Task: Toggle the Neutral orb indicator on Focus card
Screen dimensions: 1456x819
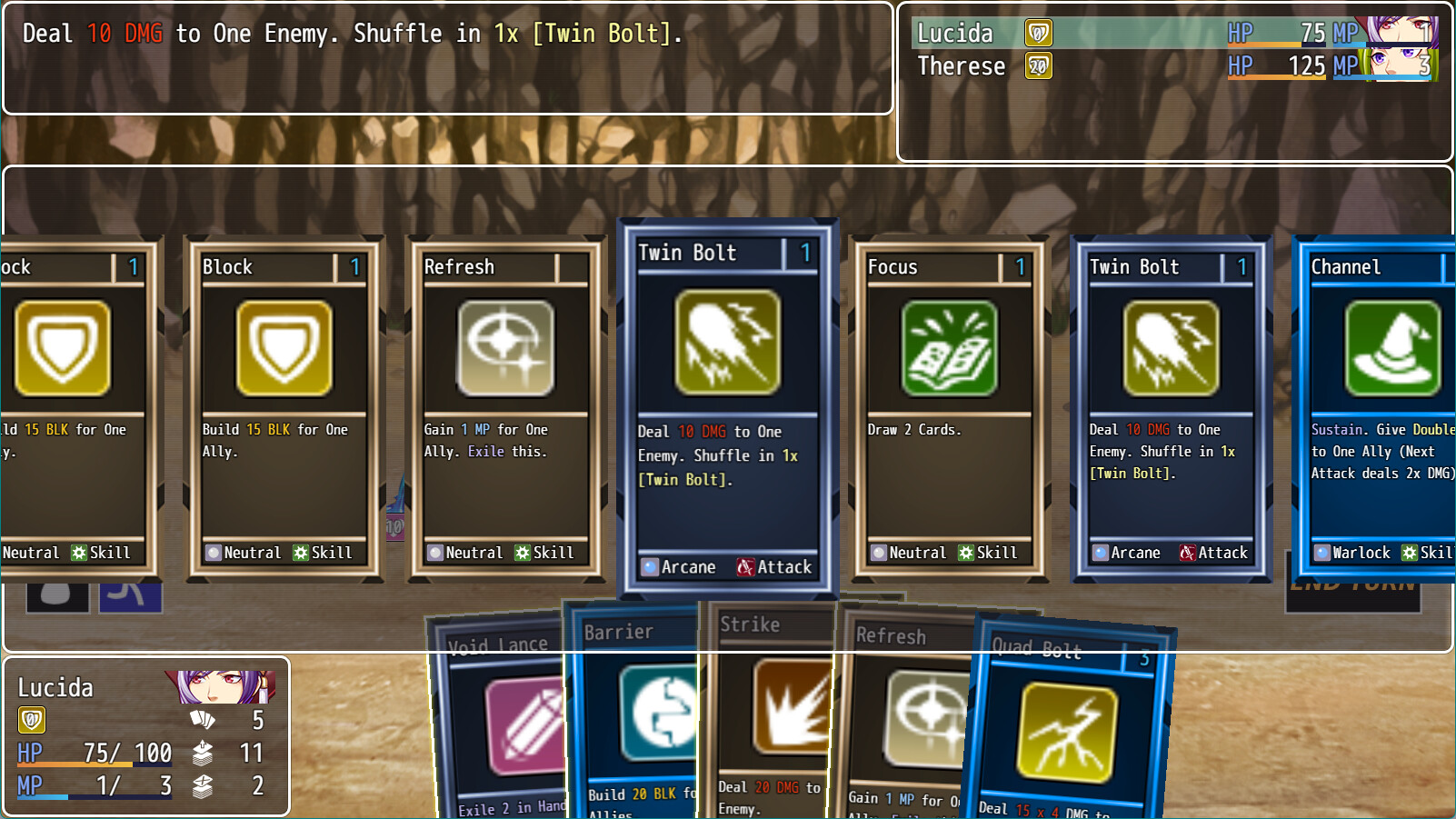Action: pyautogui.click(x=878, y=552)
